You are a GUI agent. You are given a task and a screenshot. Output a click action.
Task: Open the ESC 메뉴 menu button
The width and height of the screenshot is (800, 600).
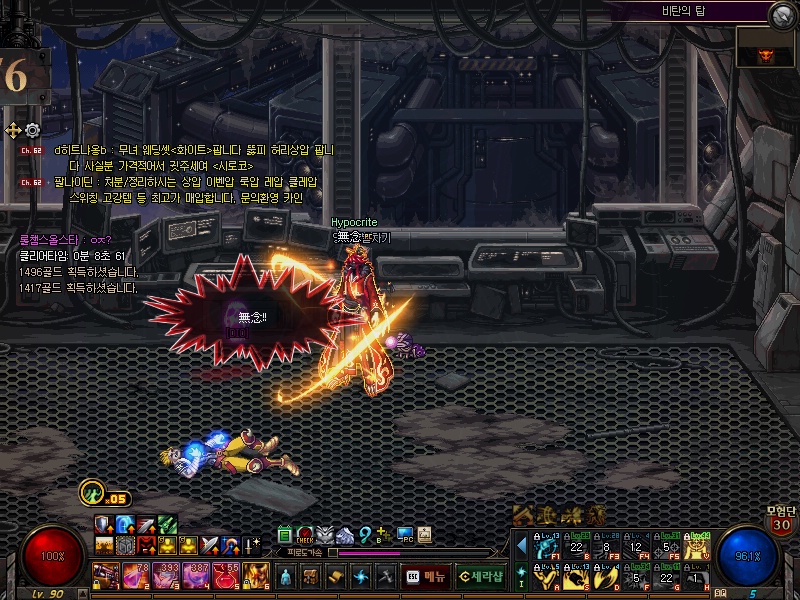pyautogui.click(x=425, y=576)
